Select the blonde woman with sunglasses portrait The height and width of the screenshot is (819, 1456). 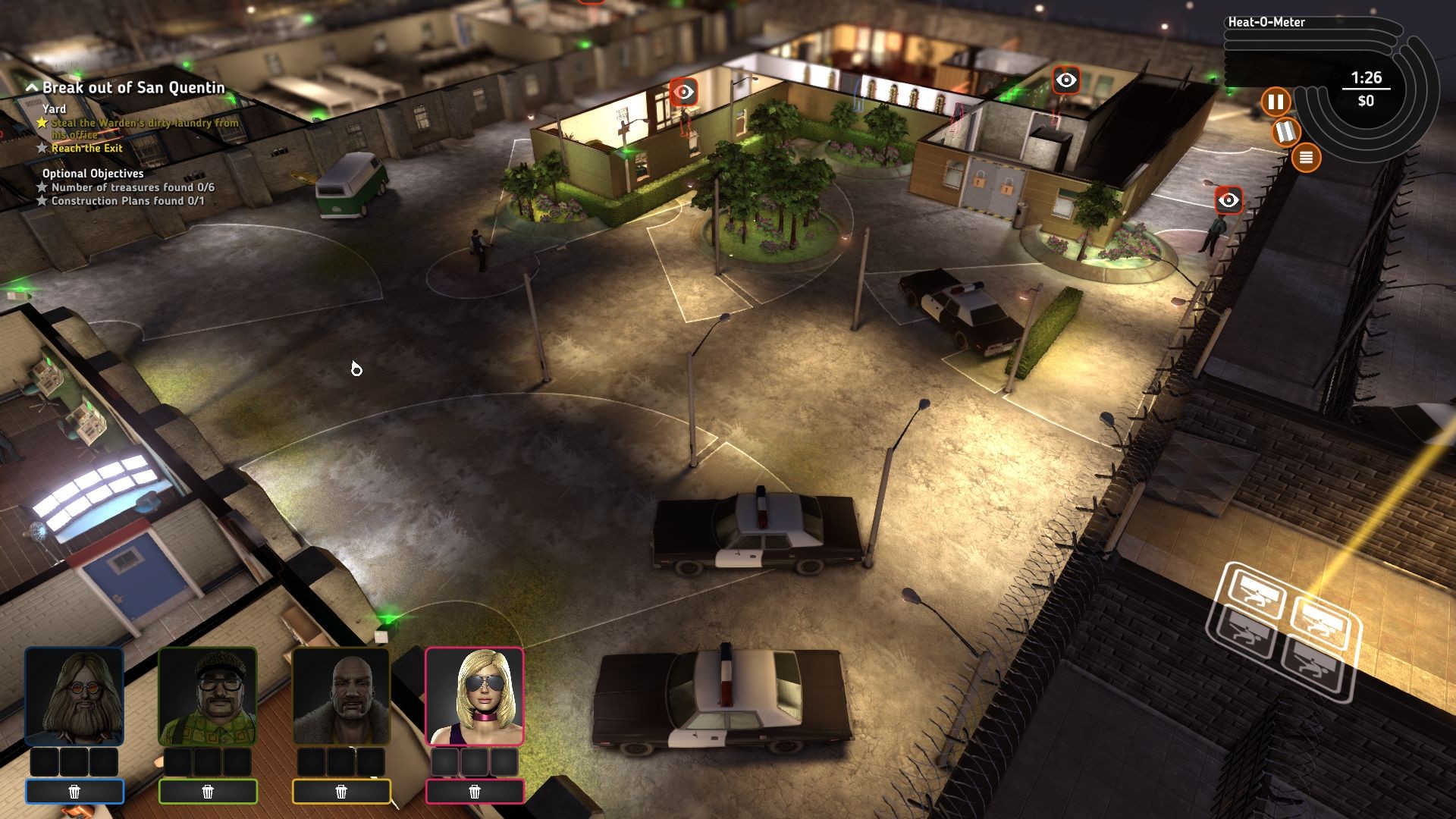[x=475, y=696]
